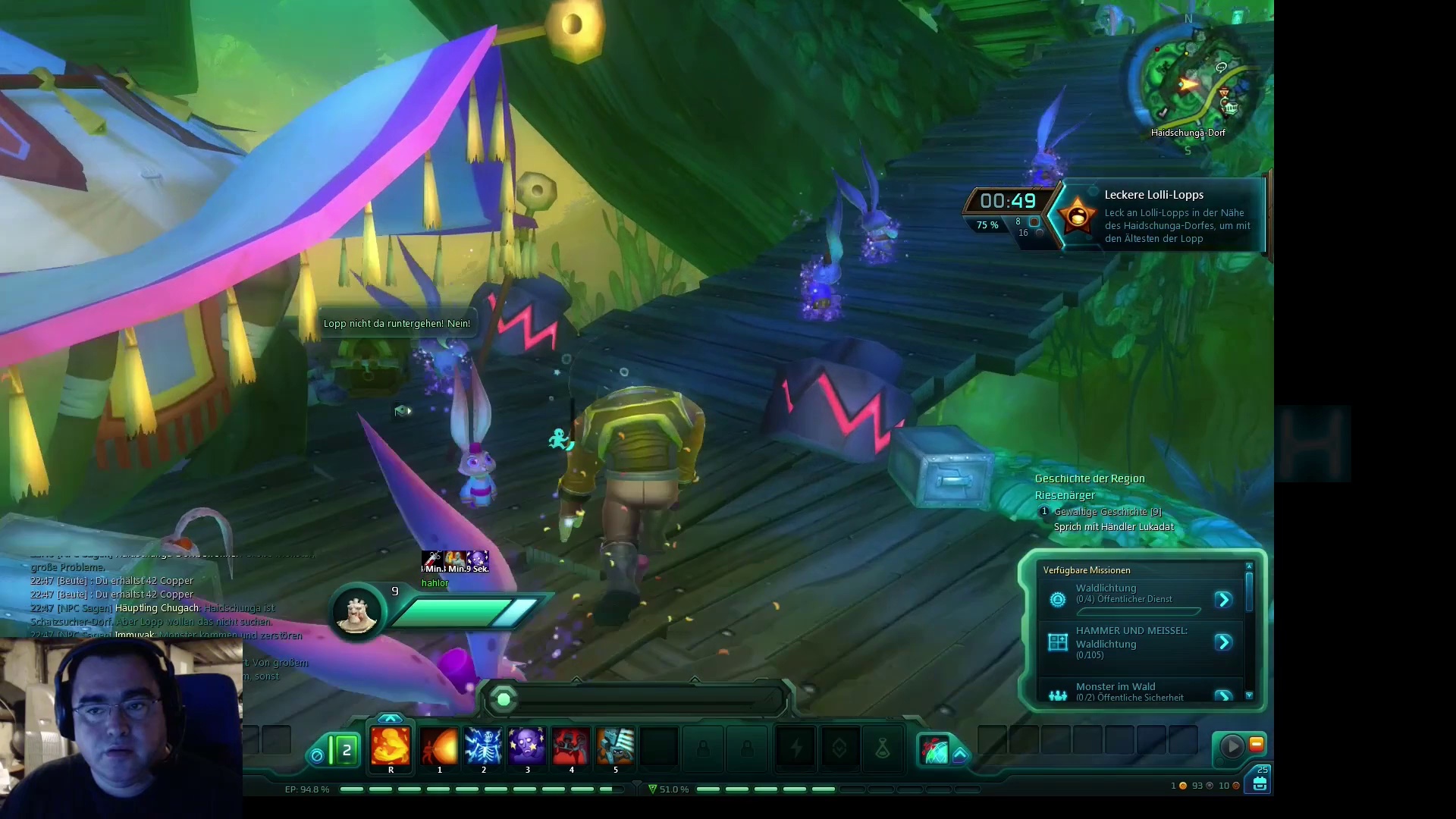Open the Hammer und Meissel mission arrow
1456x819 pixels.
(x=1223, y=643)
